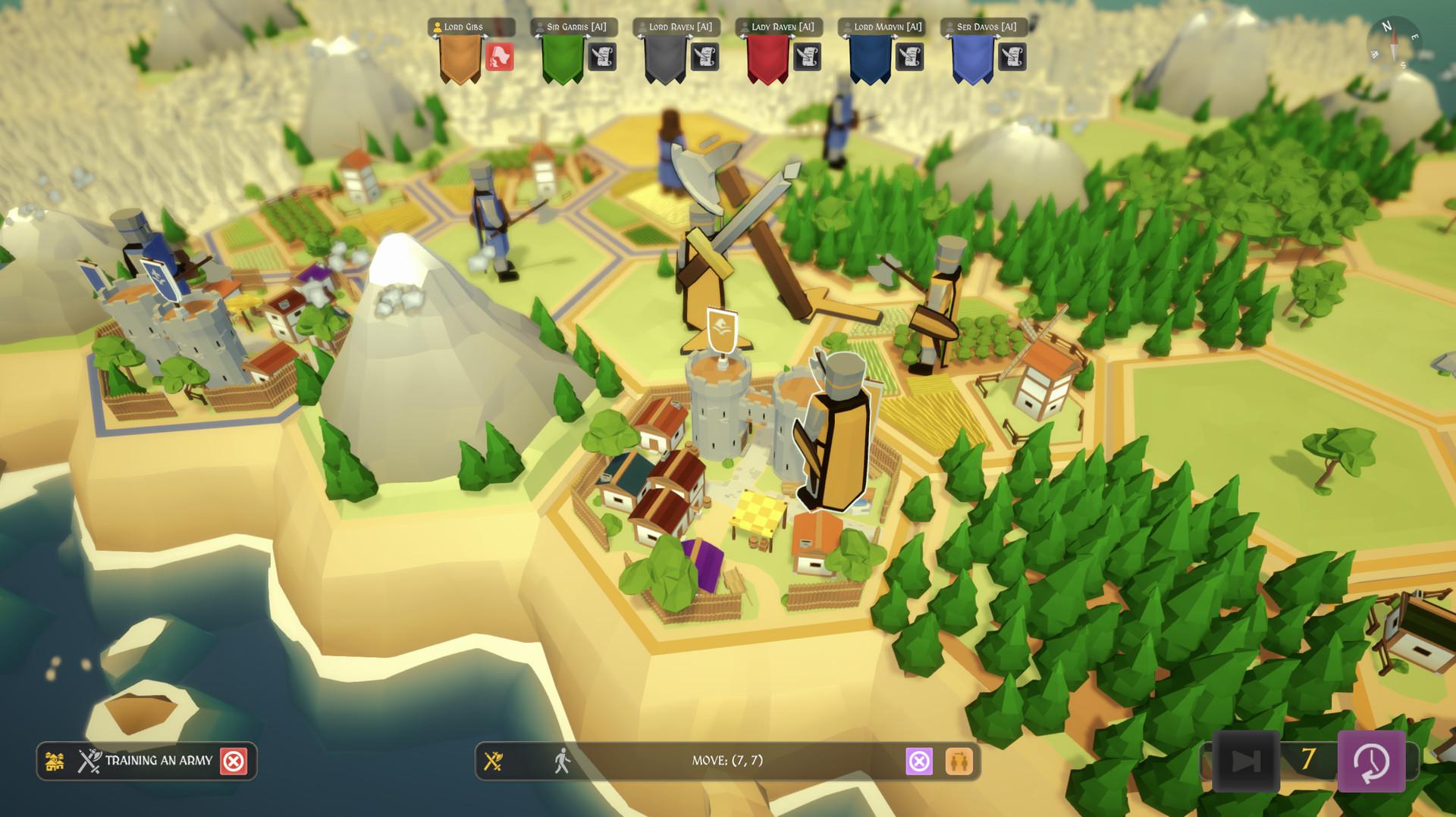The width and height of the screenshot is (1456, 817).
Task: Cancel the army's move order
Action: coord(919,761)
